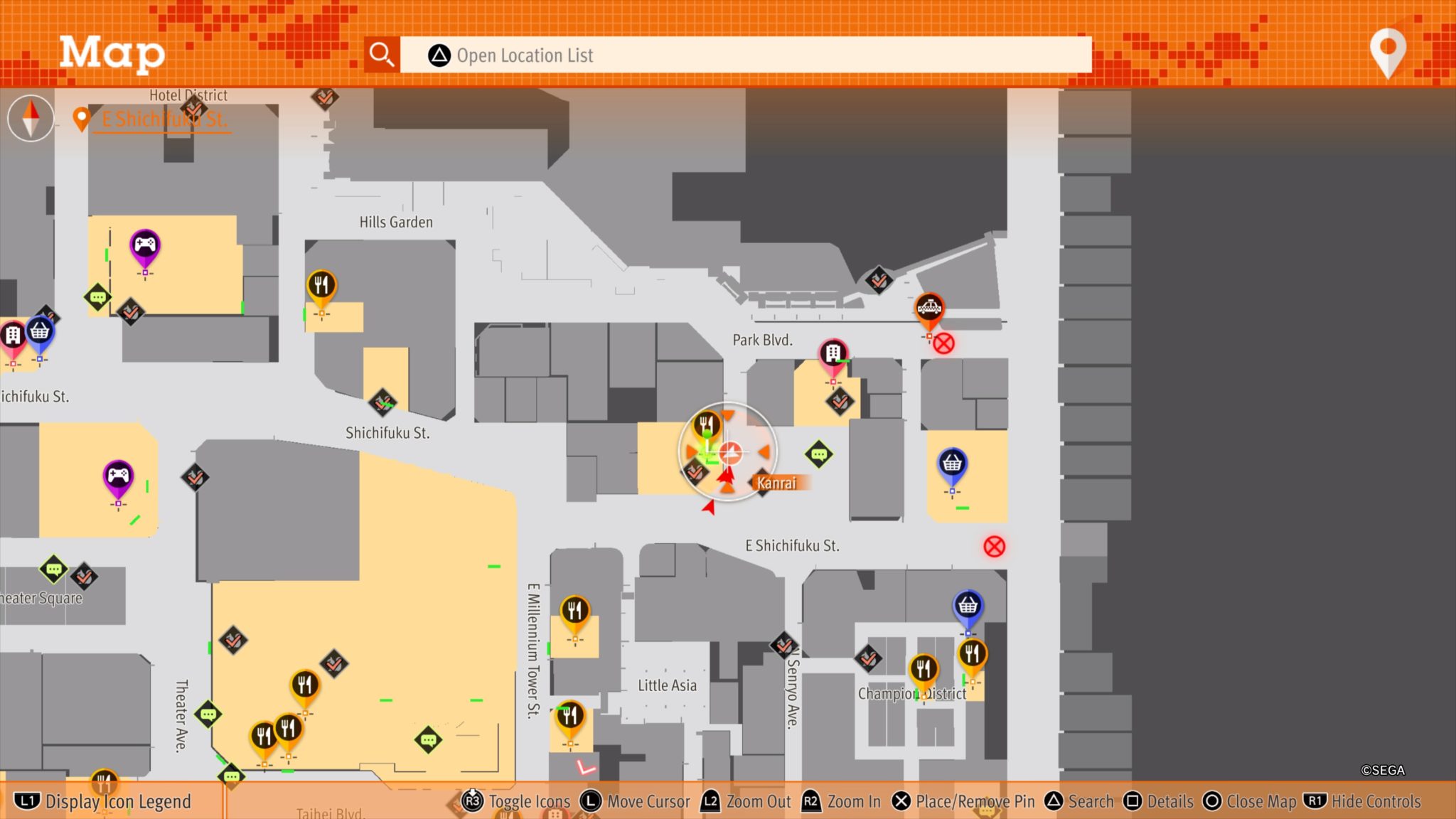
Task: Click Zoom In on the control bar
Action: coord(842,801)
